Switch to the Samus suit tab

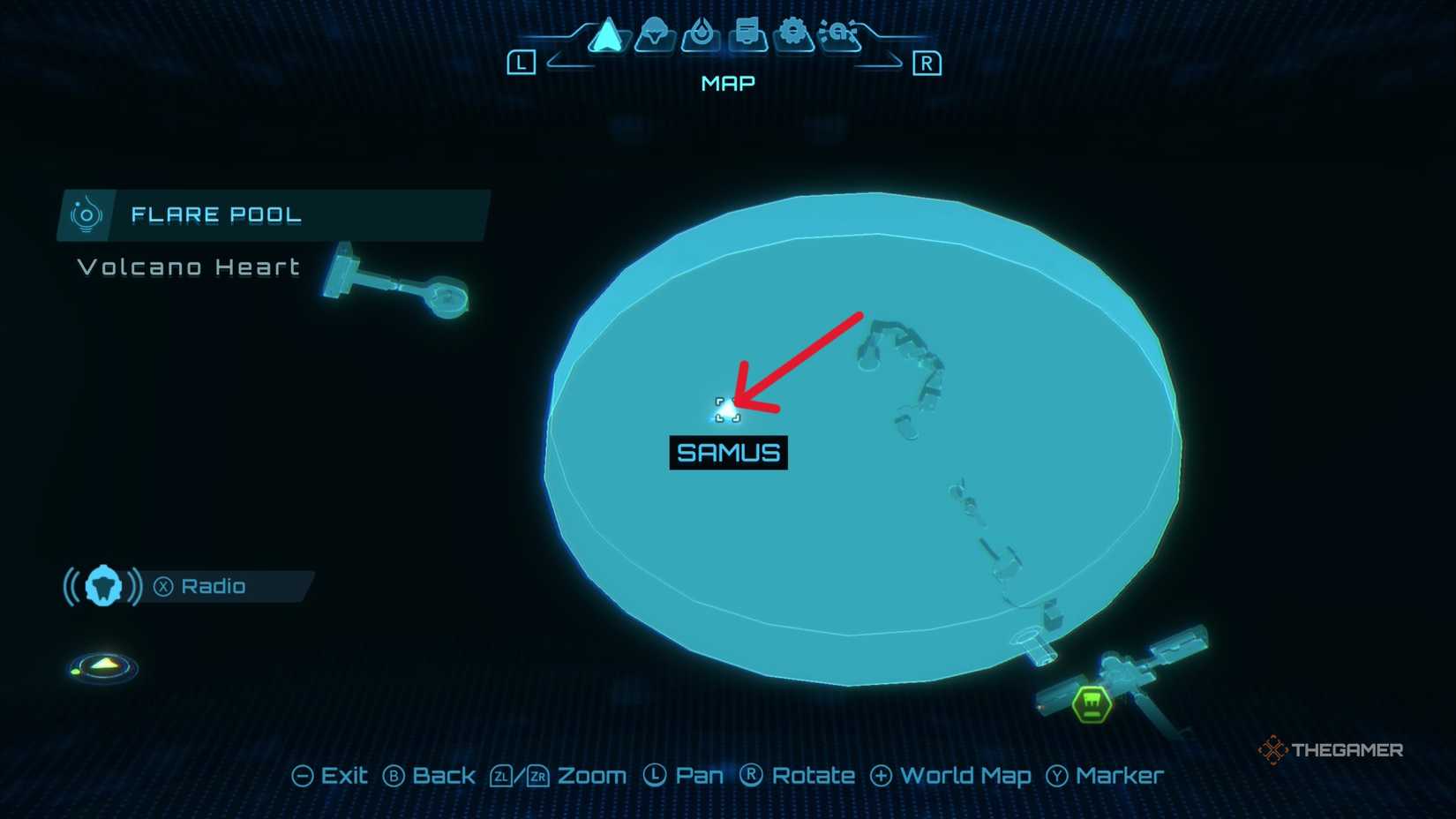click(653, 35)
